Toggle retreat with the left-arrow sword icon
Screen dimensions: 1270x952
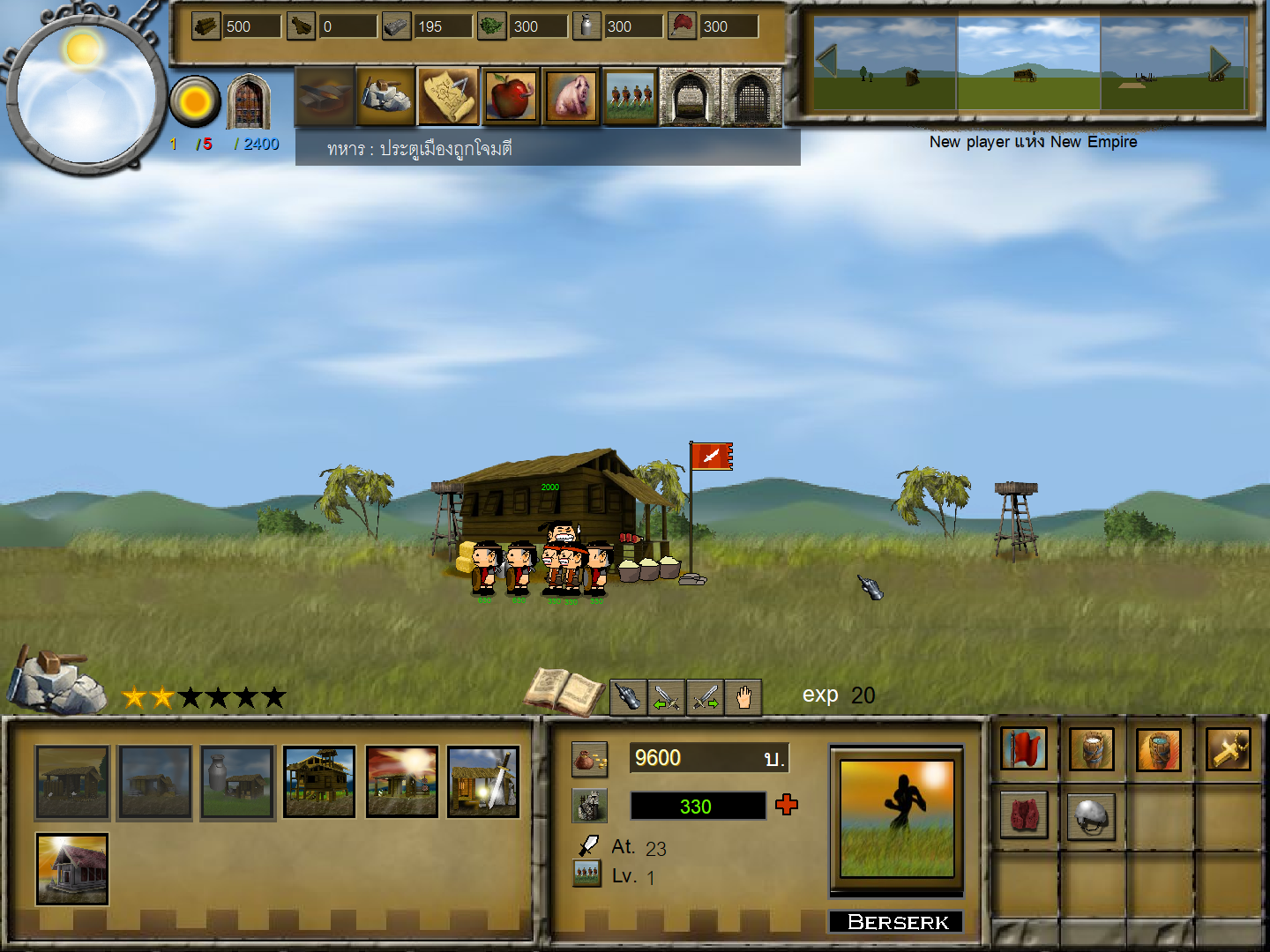pyautogui.click(x=668, y=696)
